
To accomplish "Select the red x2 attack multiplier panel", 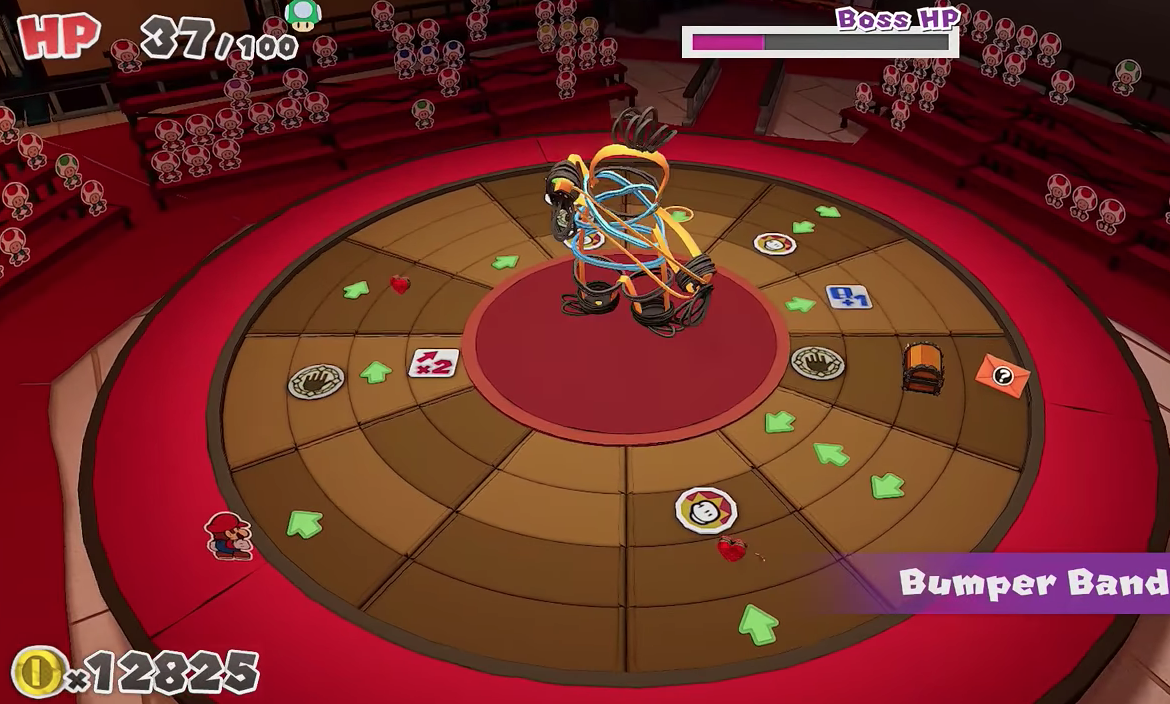I will pyautogui.click(x=434, y=363).
